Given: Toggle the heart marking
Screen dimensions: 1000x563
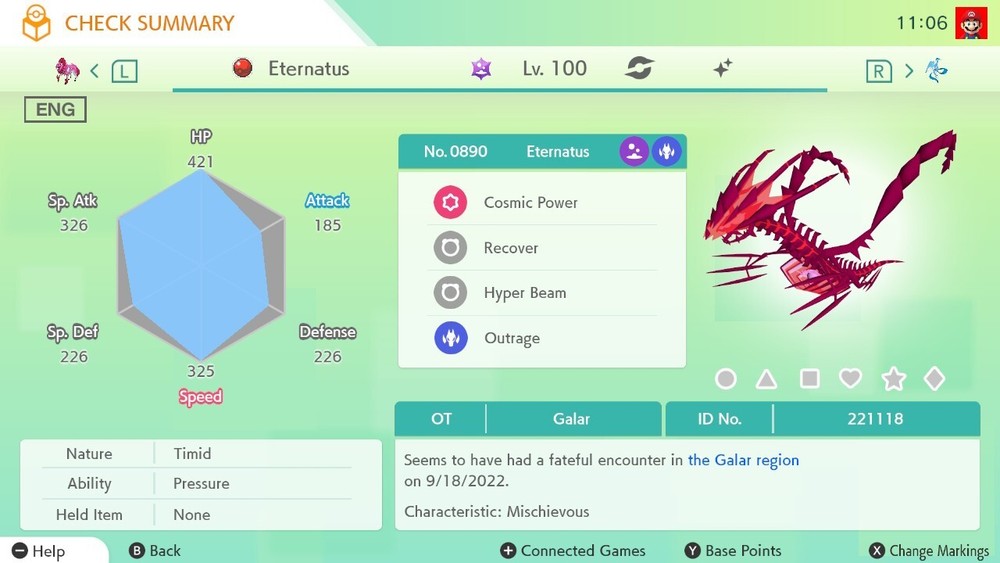Looking at the screenshot, I should click(850, 379).
